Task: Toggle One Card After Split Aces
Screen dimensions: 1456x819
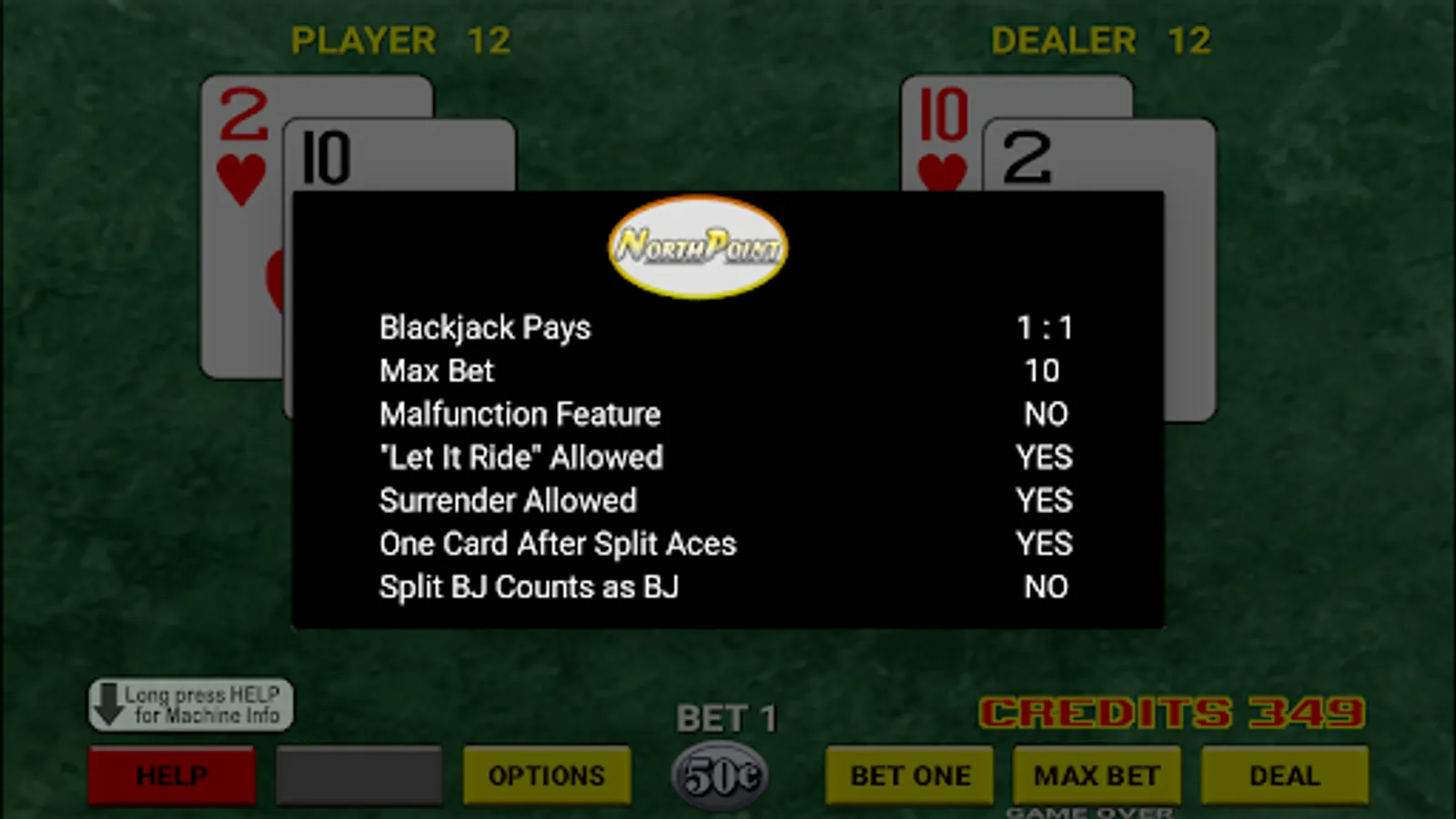Action: (x=558, y=543)
